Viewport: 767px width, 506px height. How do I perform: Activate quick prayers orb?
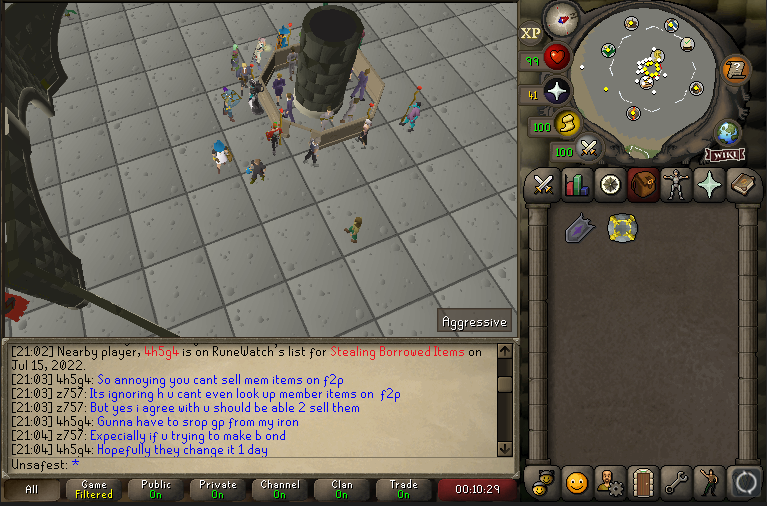557,90
